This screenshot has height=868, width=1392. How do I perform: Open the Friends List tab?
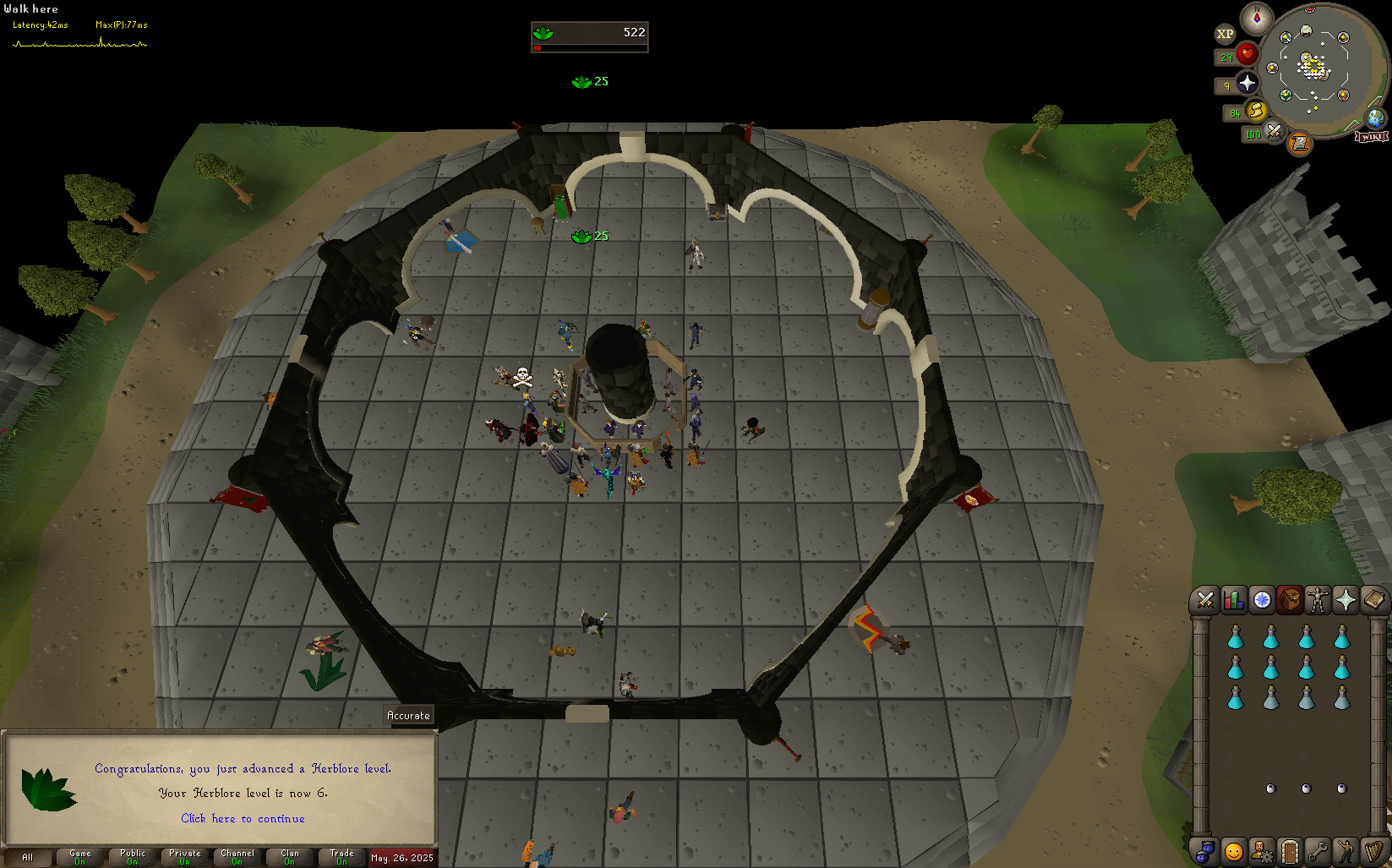click(1234, 851)
